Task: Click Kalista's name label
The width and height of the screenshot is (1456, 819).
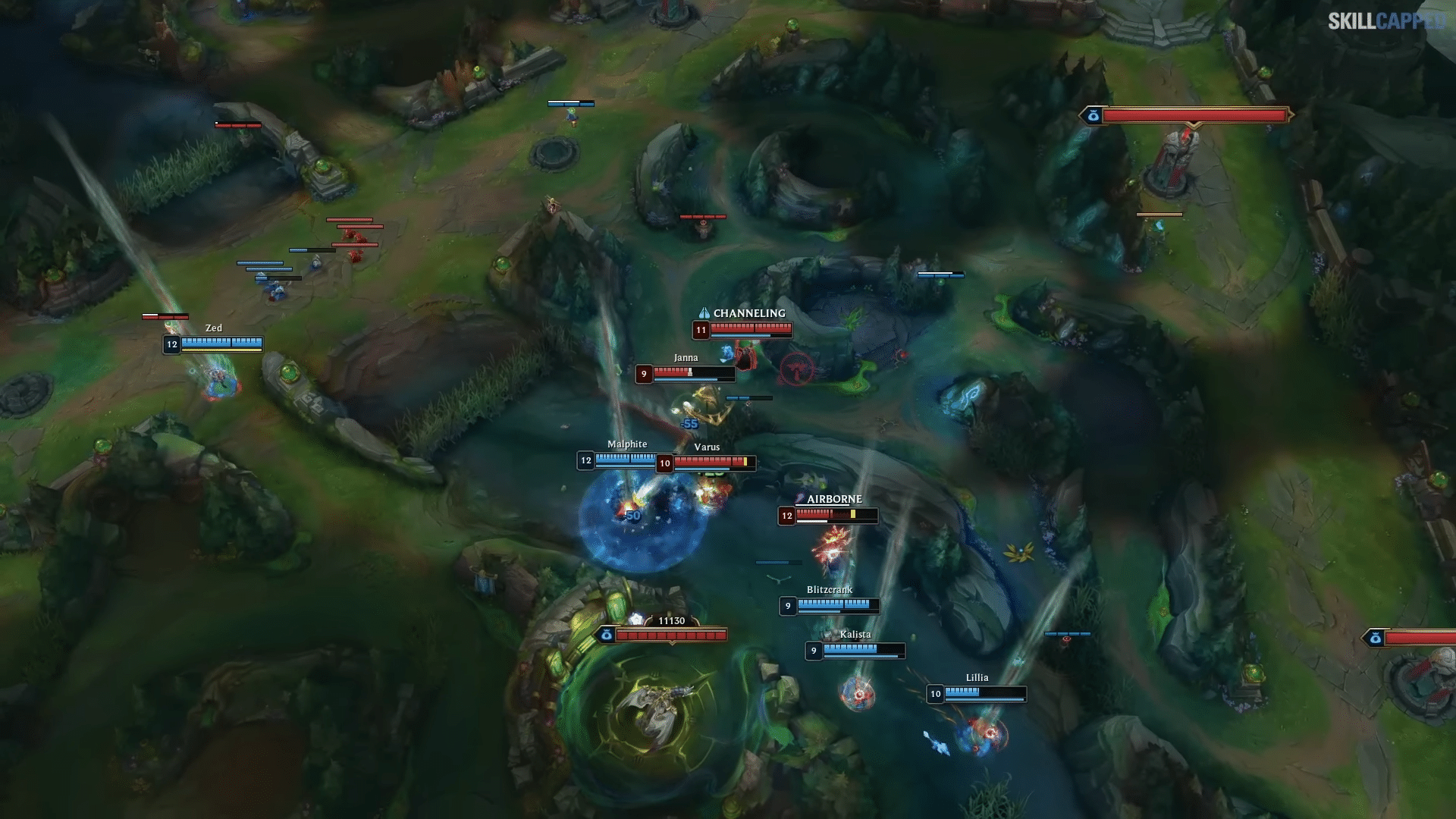Action: (x=856, y=633)
